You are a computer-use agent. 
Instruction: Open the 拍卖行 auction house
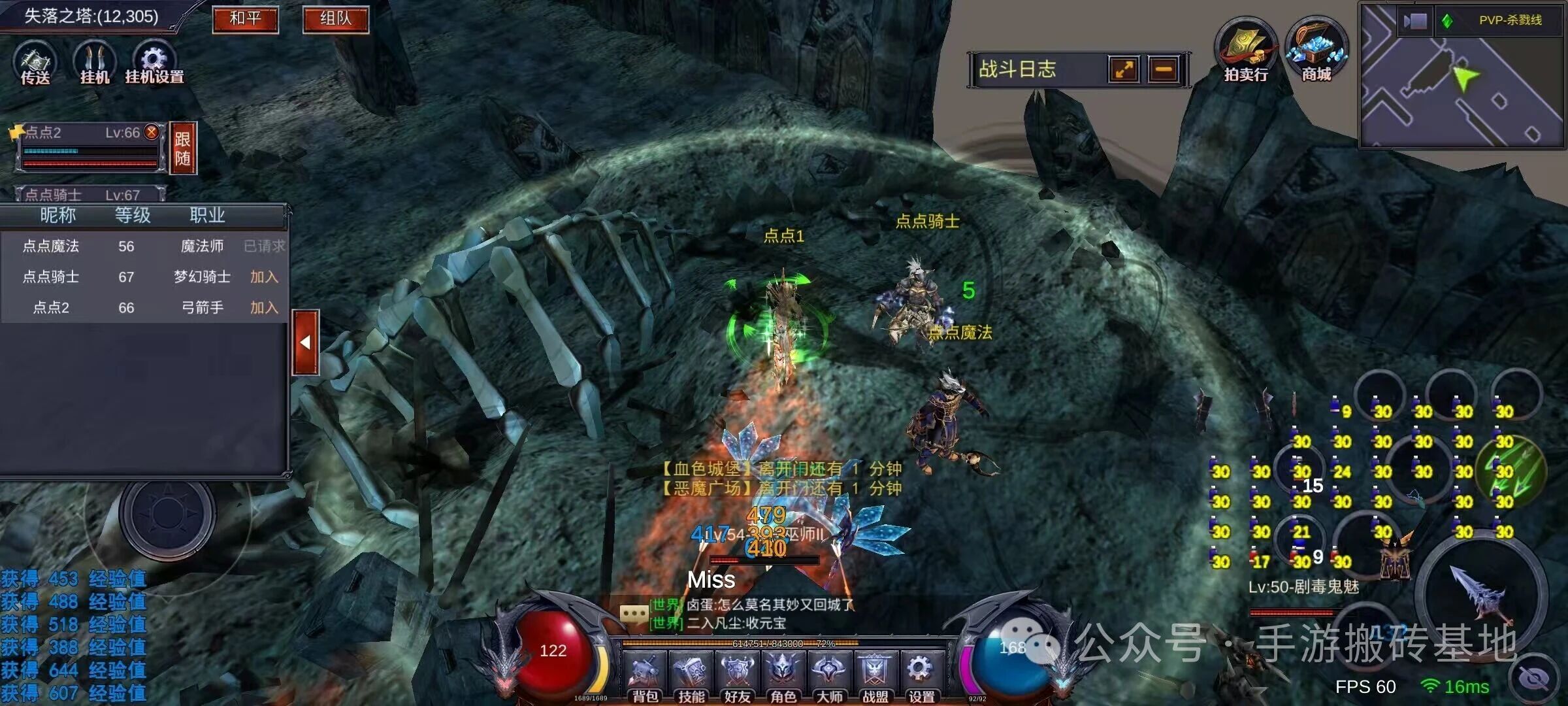[x=1245, y=51]
